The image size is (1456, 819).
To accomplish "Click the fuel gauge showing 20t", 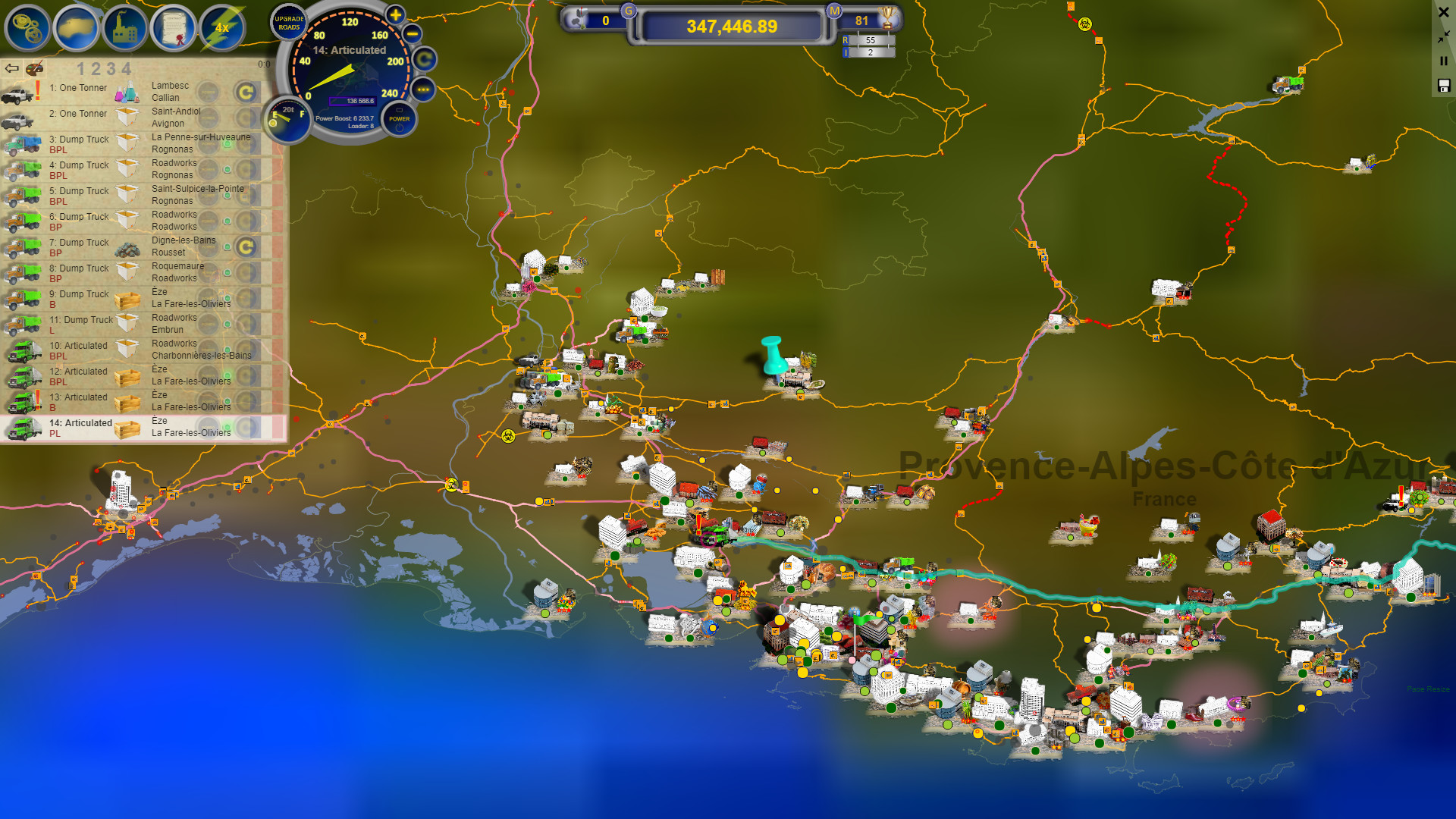I will [x=289, y=120].
